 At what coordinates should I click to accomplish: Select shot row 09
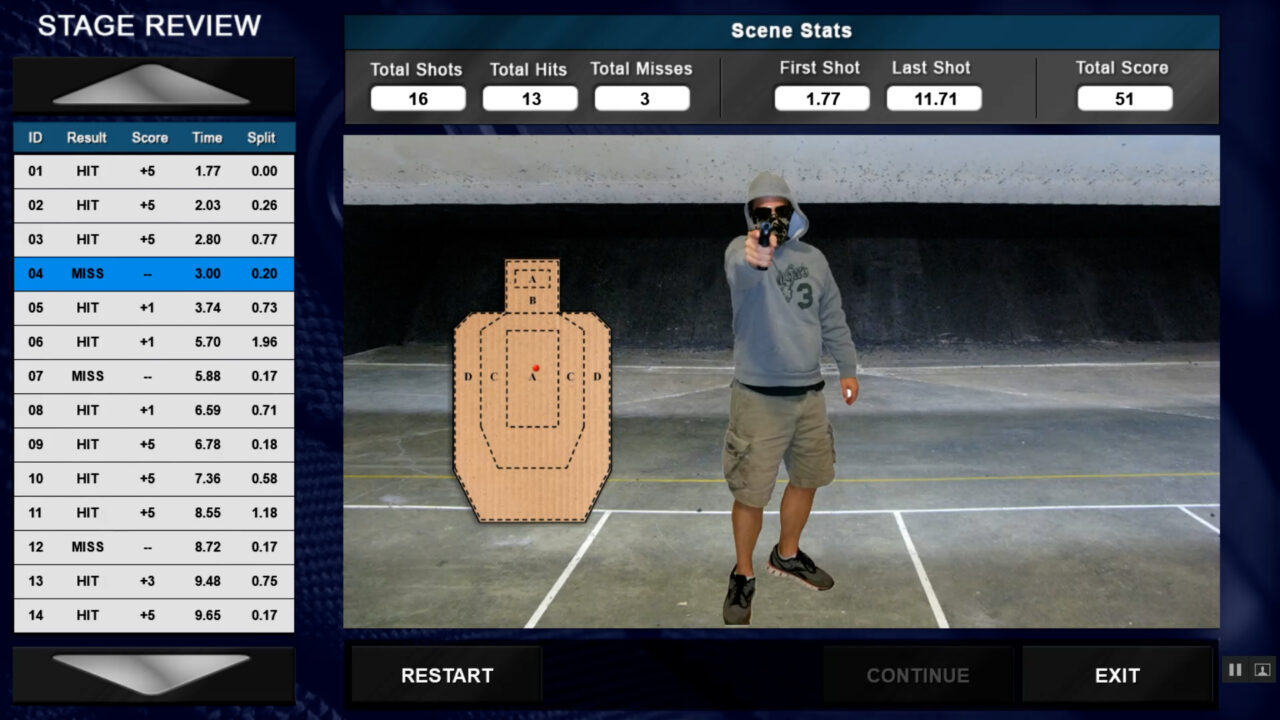click(x=154, y=444)
